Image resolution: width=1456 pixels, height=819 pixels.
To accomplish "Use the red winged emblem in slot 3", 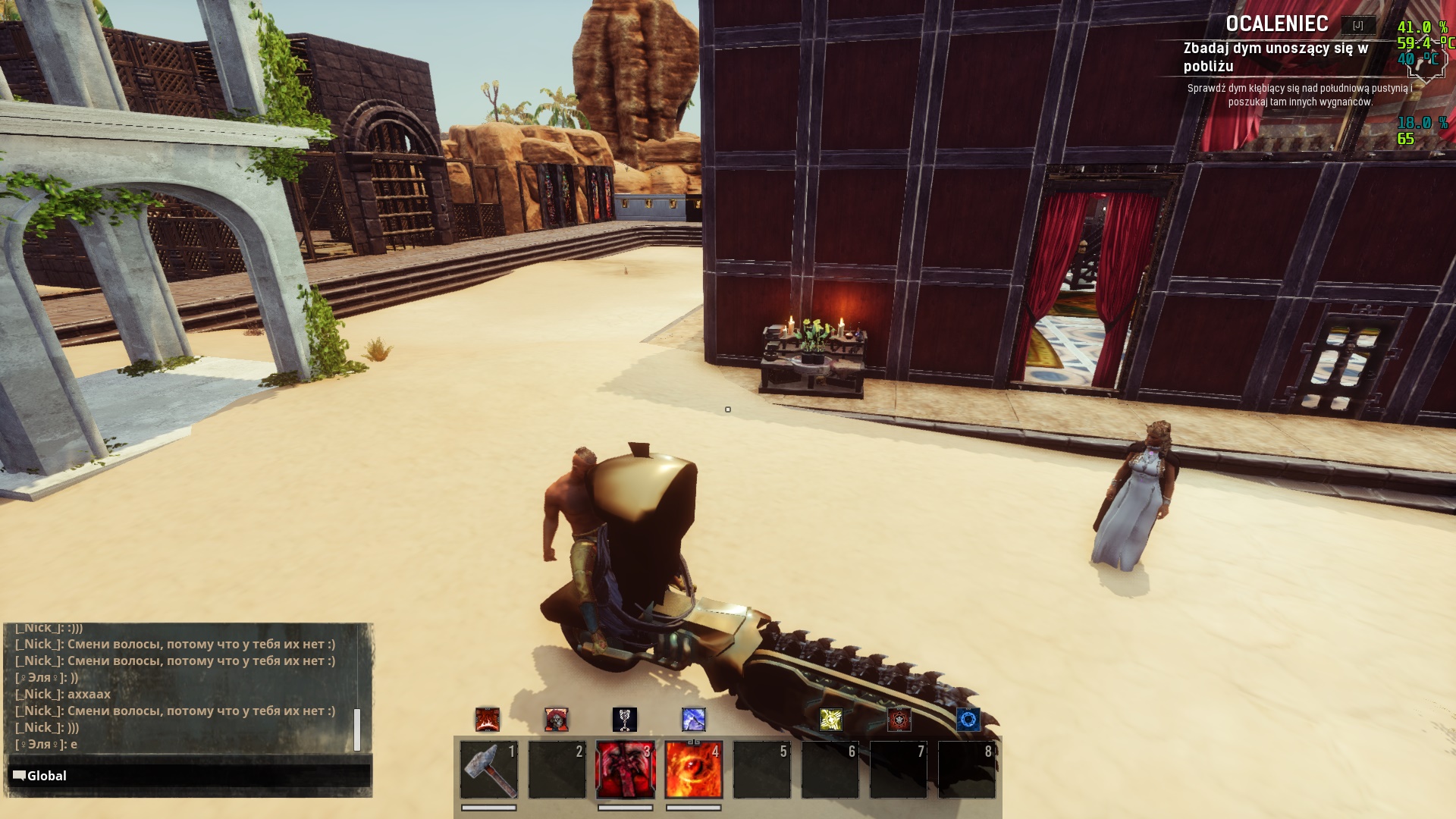I will click(625, 770).
